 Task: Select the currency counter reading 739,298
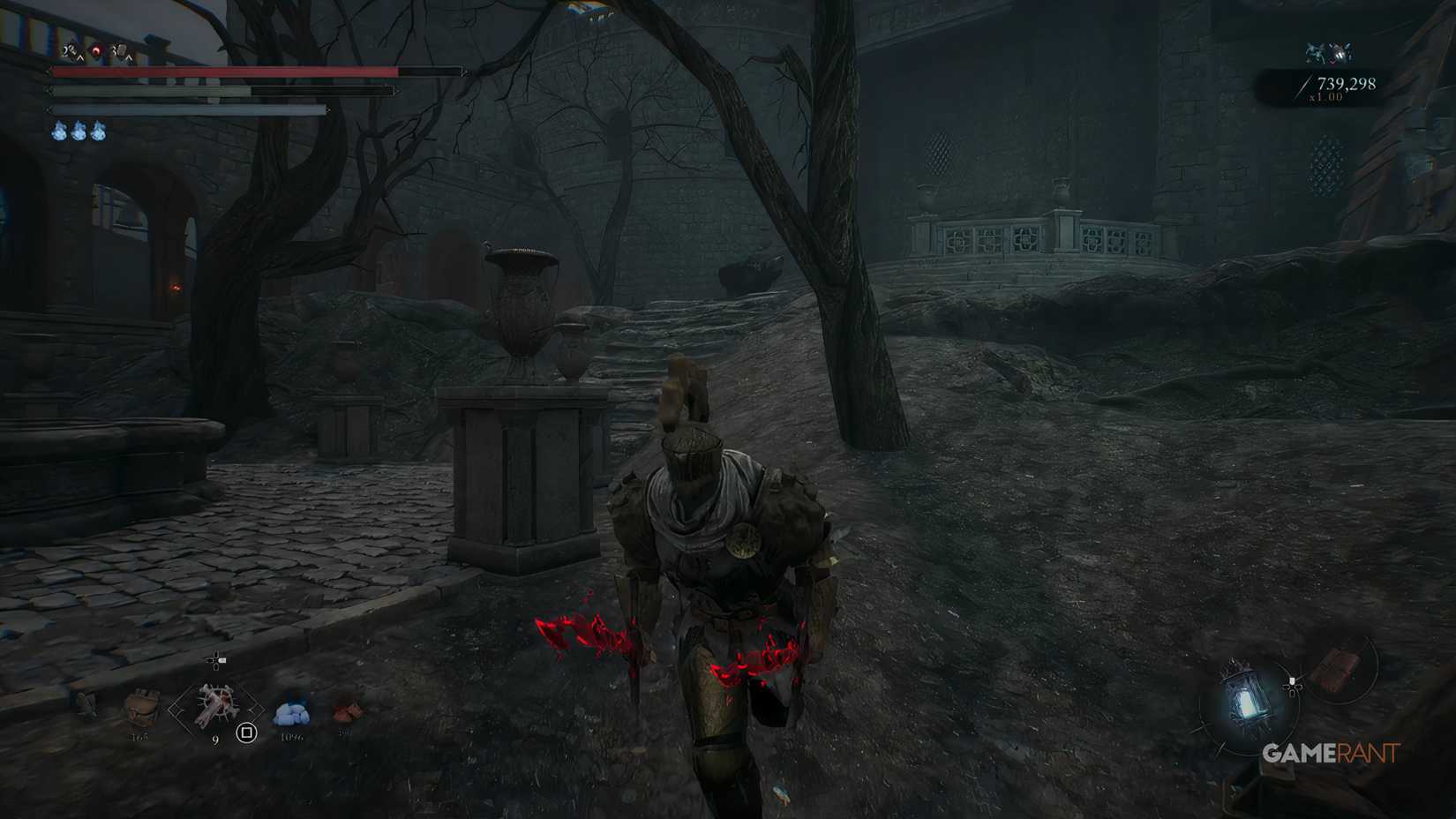pyautogui.click(x=1347, y=84)
